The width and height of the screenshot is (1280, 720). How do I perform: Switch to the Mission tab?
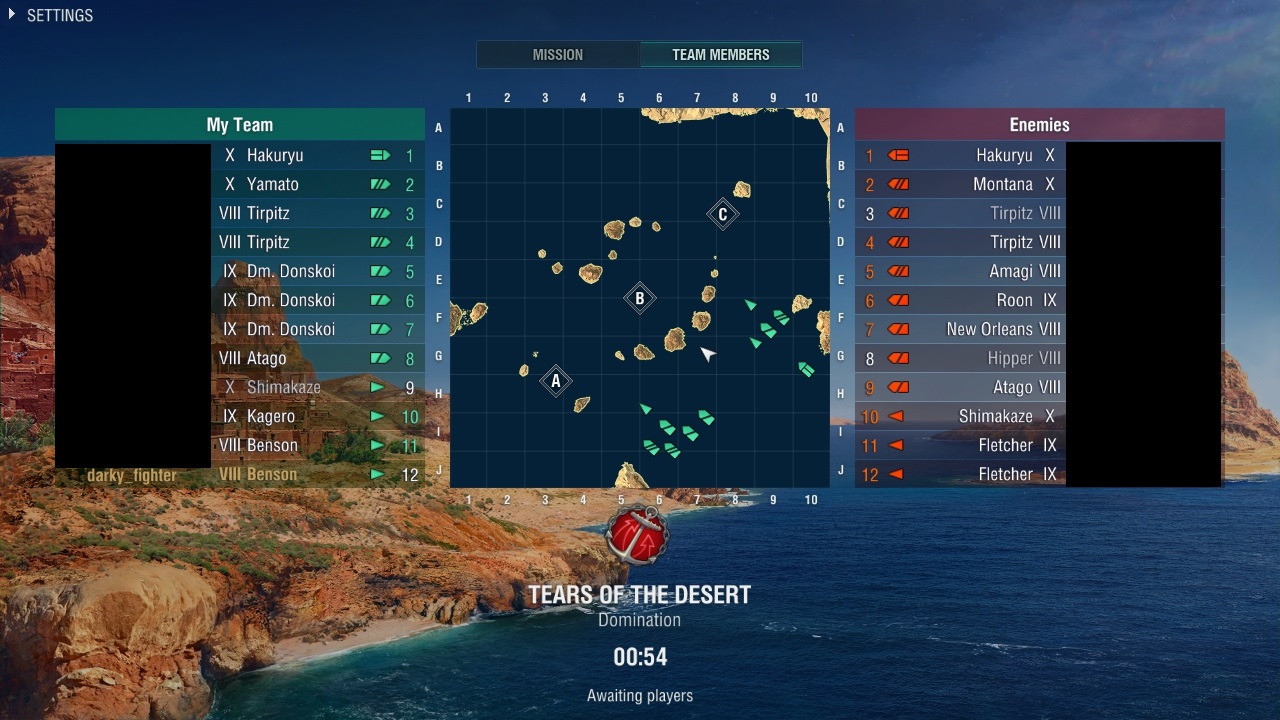coord(557,55)
